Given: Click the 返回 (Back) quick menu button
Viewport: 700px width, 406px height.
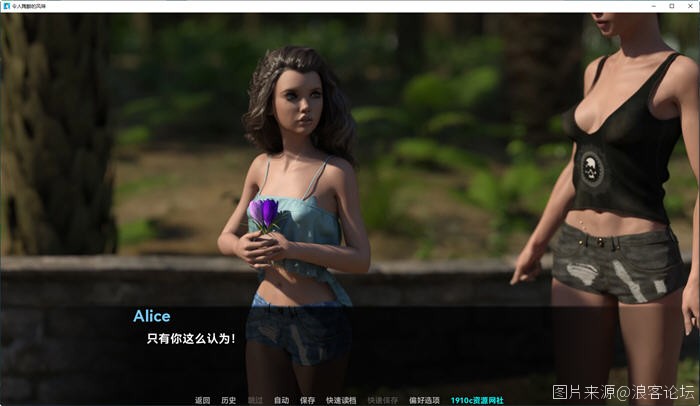Looking at the screenshot, I should pos(203,400).
